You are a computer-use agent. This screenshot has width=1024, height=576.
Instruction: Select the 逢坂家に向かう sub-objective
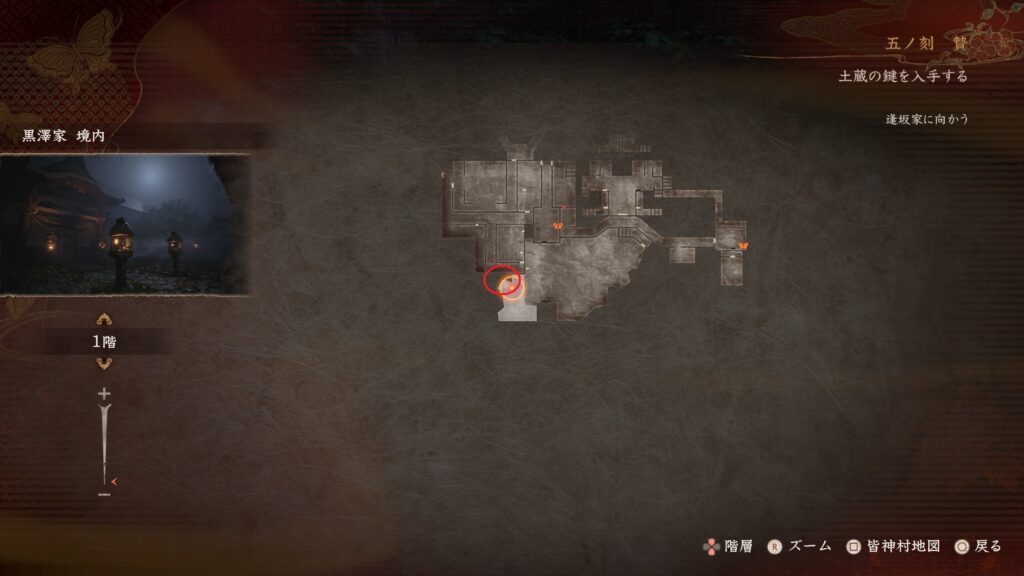[x=927, y=119]
